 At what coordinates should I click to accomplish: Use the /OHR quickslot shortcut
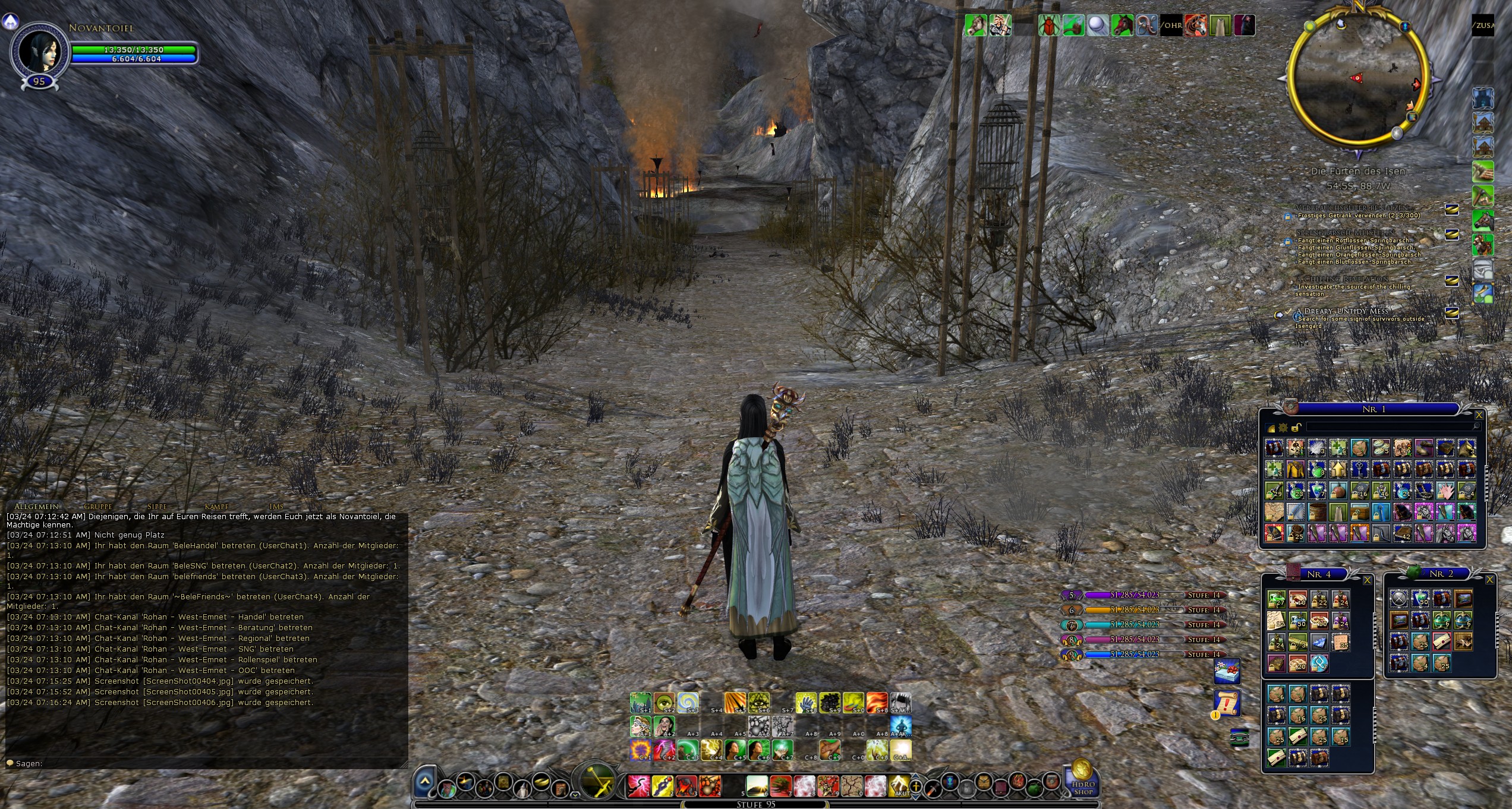[1171, 26]
